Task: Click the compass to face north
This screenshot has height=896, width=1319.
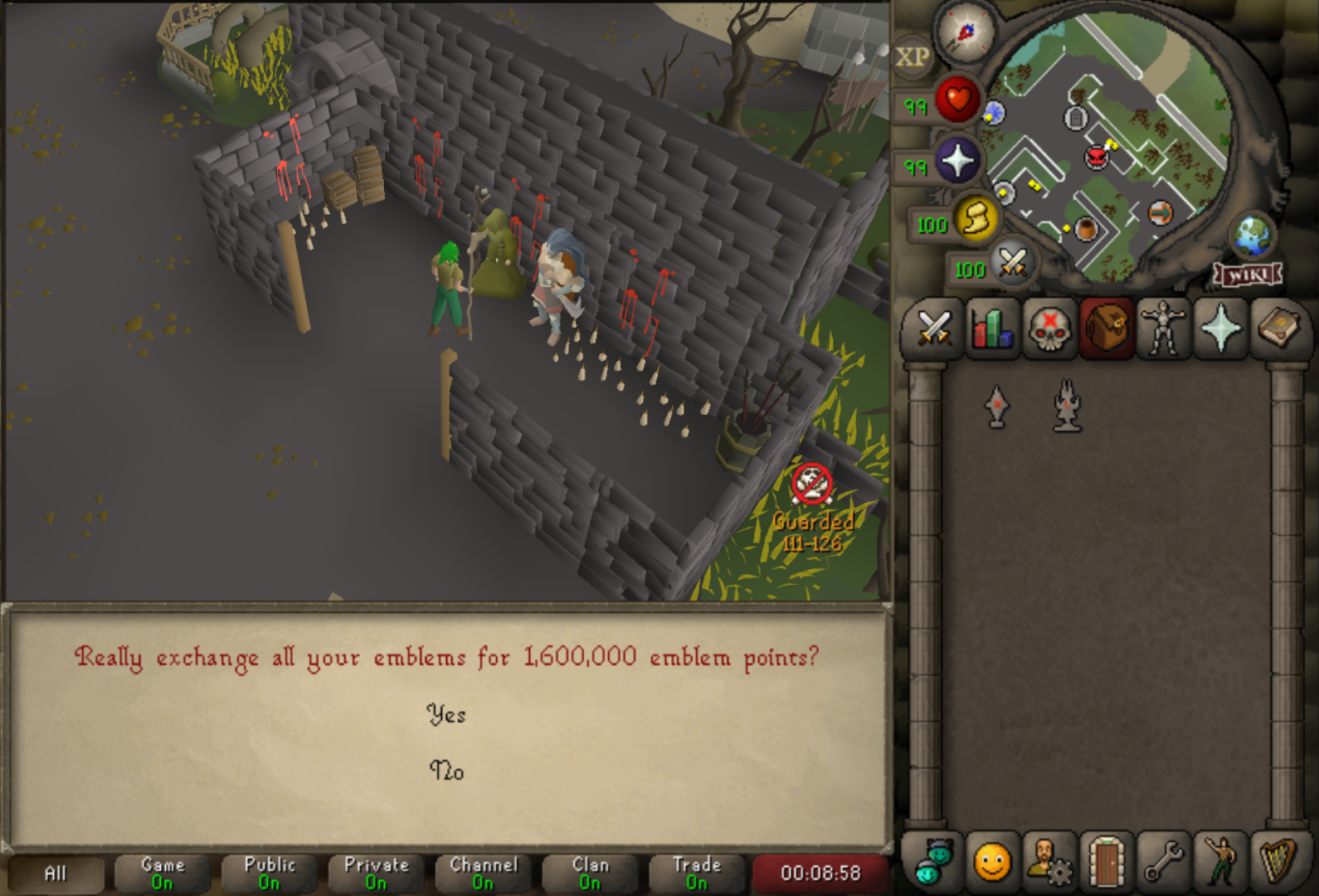Action: [x=966, y=32]
